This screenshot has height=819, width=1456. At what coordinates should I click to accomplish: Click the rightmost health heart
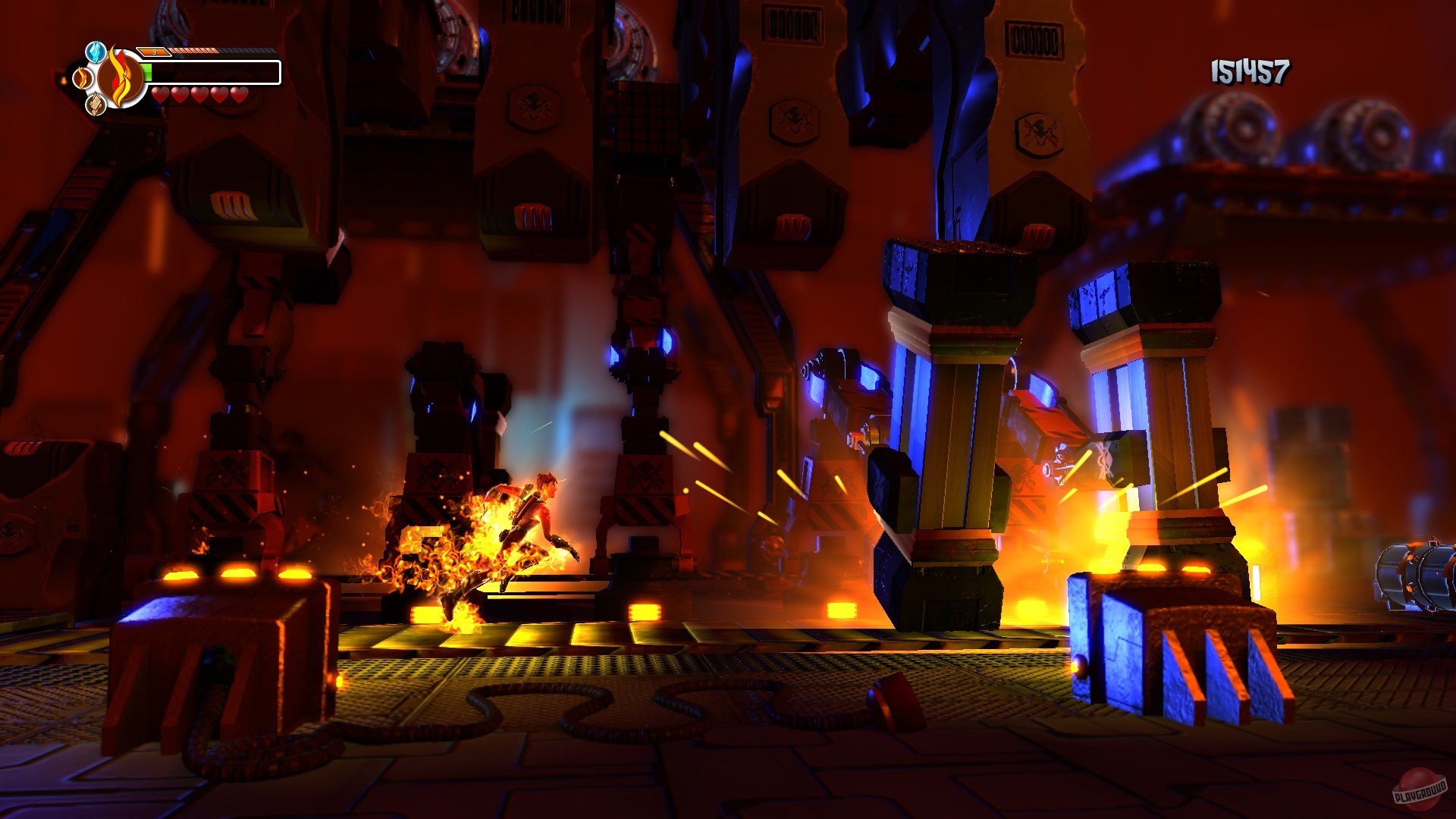pyautogui.click(x=239, y=95)
